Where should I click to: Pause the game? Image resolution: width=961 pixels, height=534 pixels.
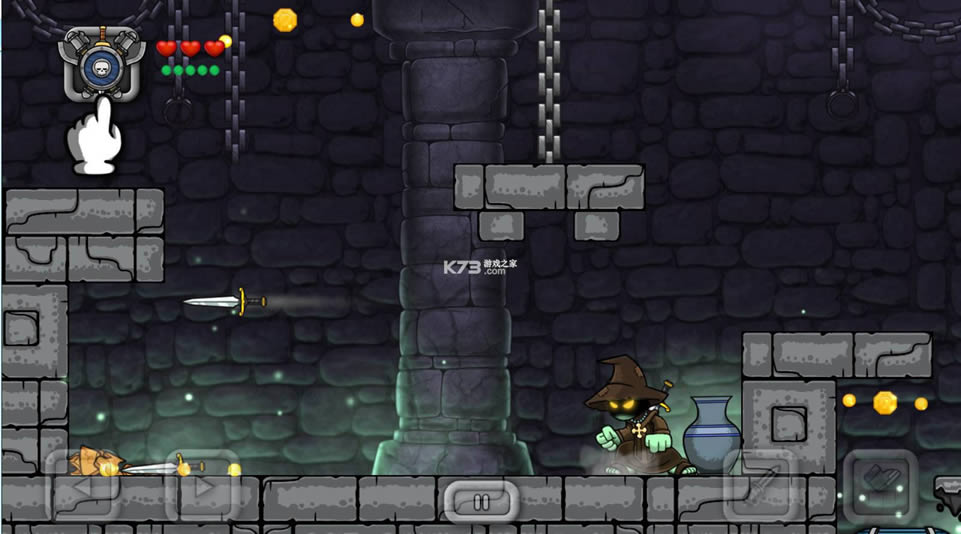(480, 500)
